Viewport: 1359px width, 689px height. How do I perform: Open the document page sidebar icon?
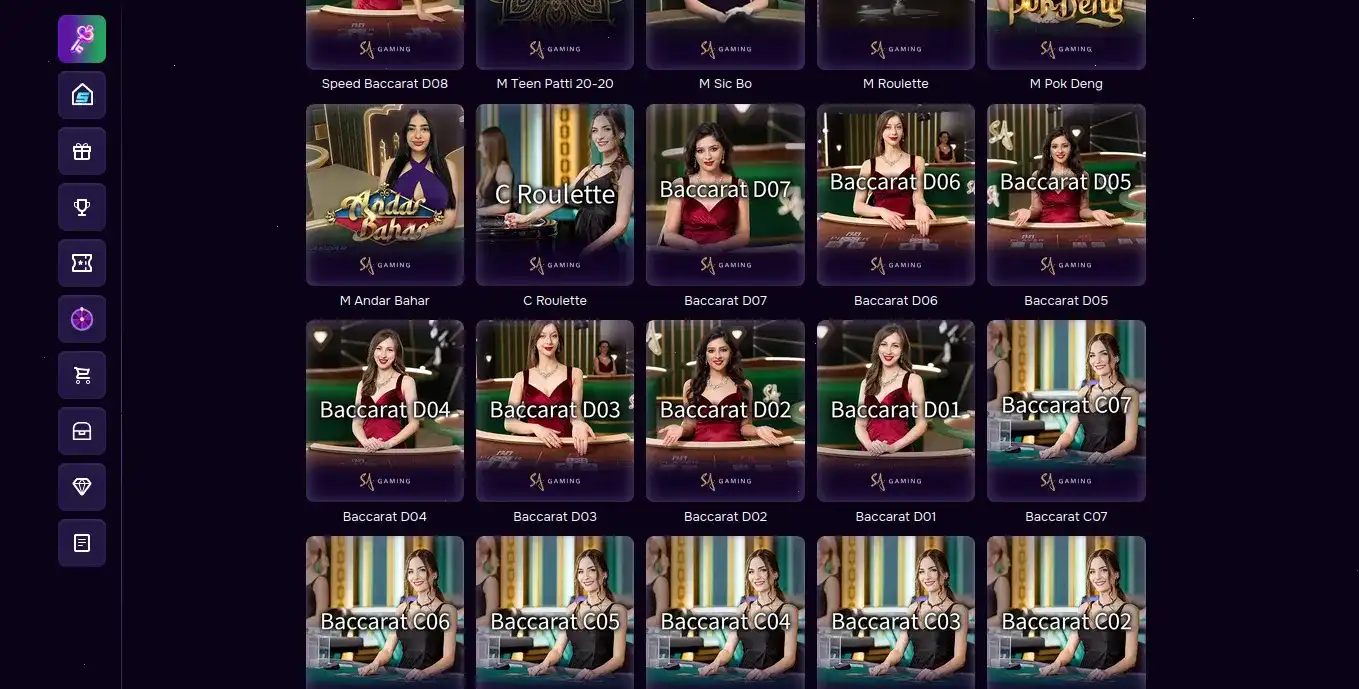(82, 543)
